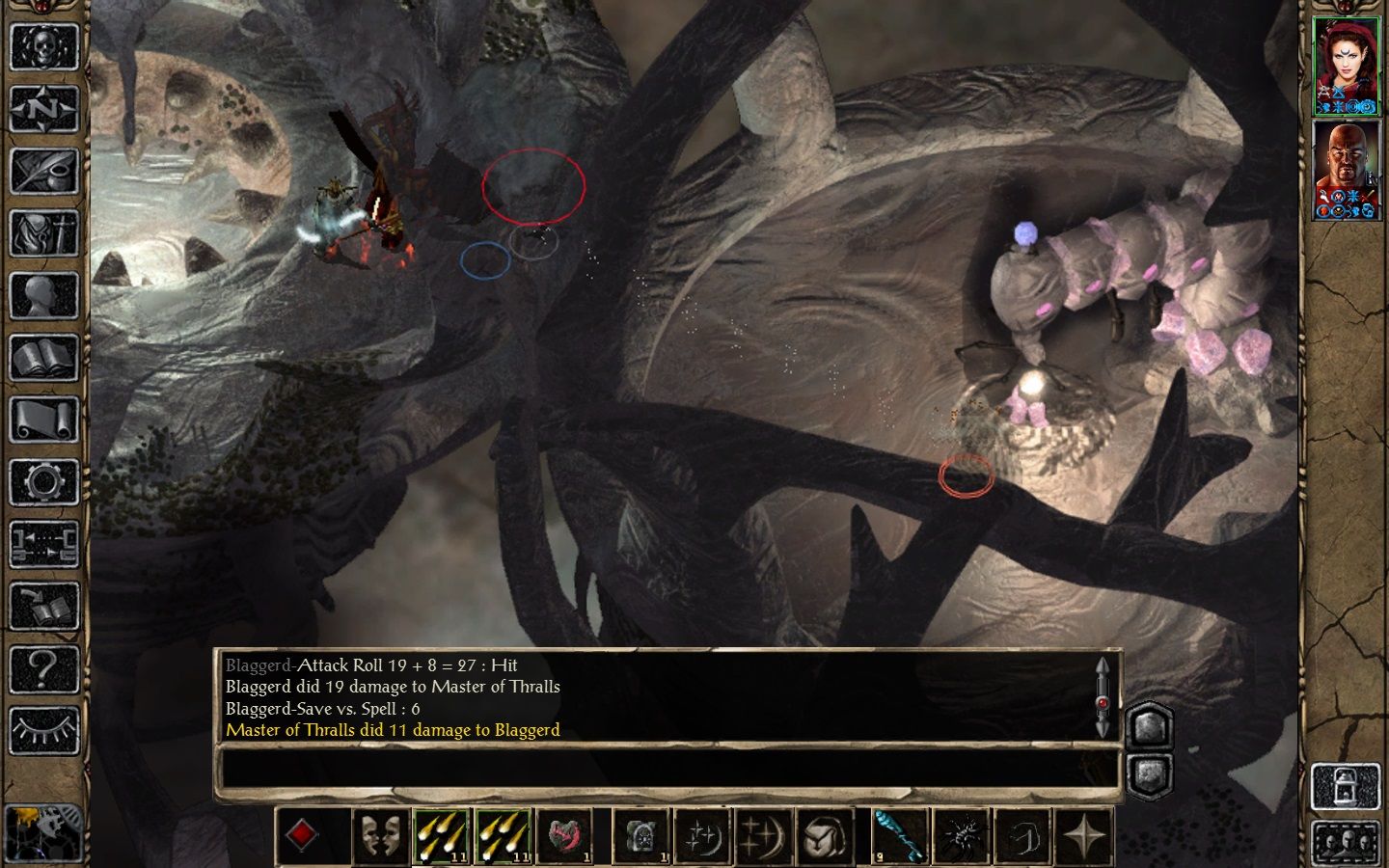Open the inventory screen

43,233
